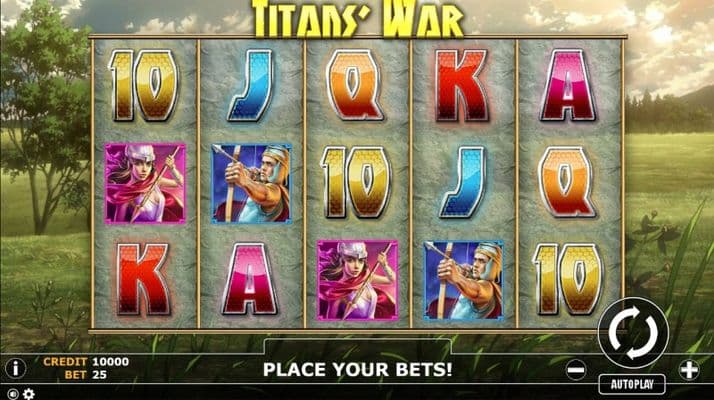Spin the reels with the circular arrows button
Screen dimensions: 714x400
coord(632,334)
